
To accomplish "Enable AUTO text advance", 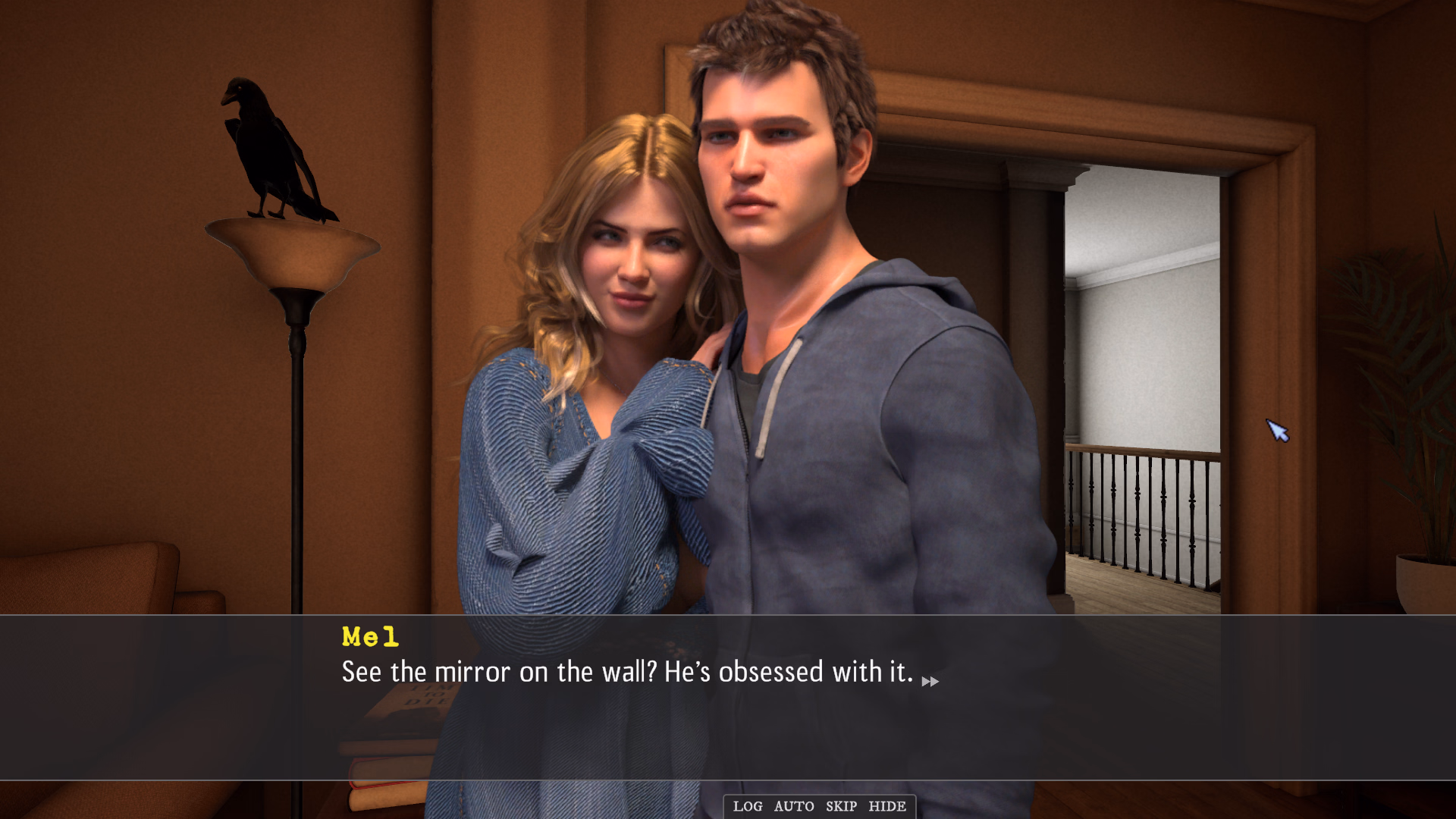I will (x=794, y=807).
